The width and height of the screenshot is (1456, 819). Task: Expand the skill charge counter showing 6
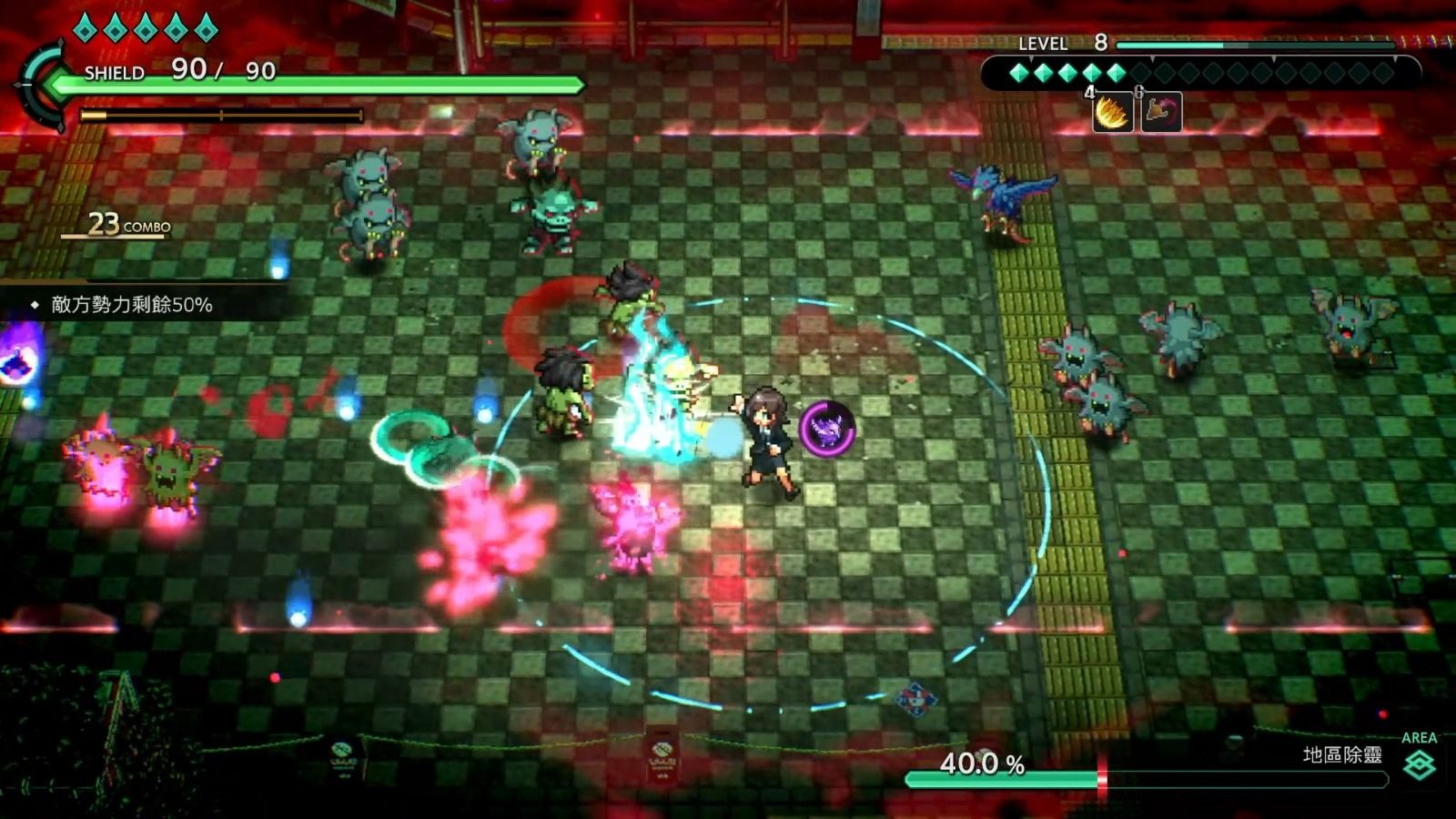pos(1139,91)
